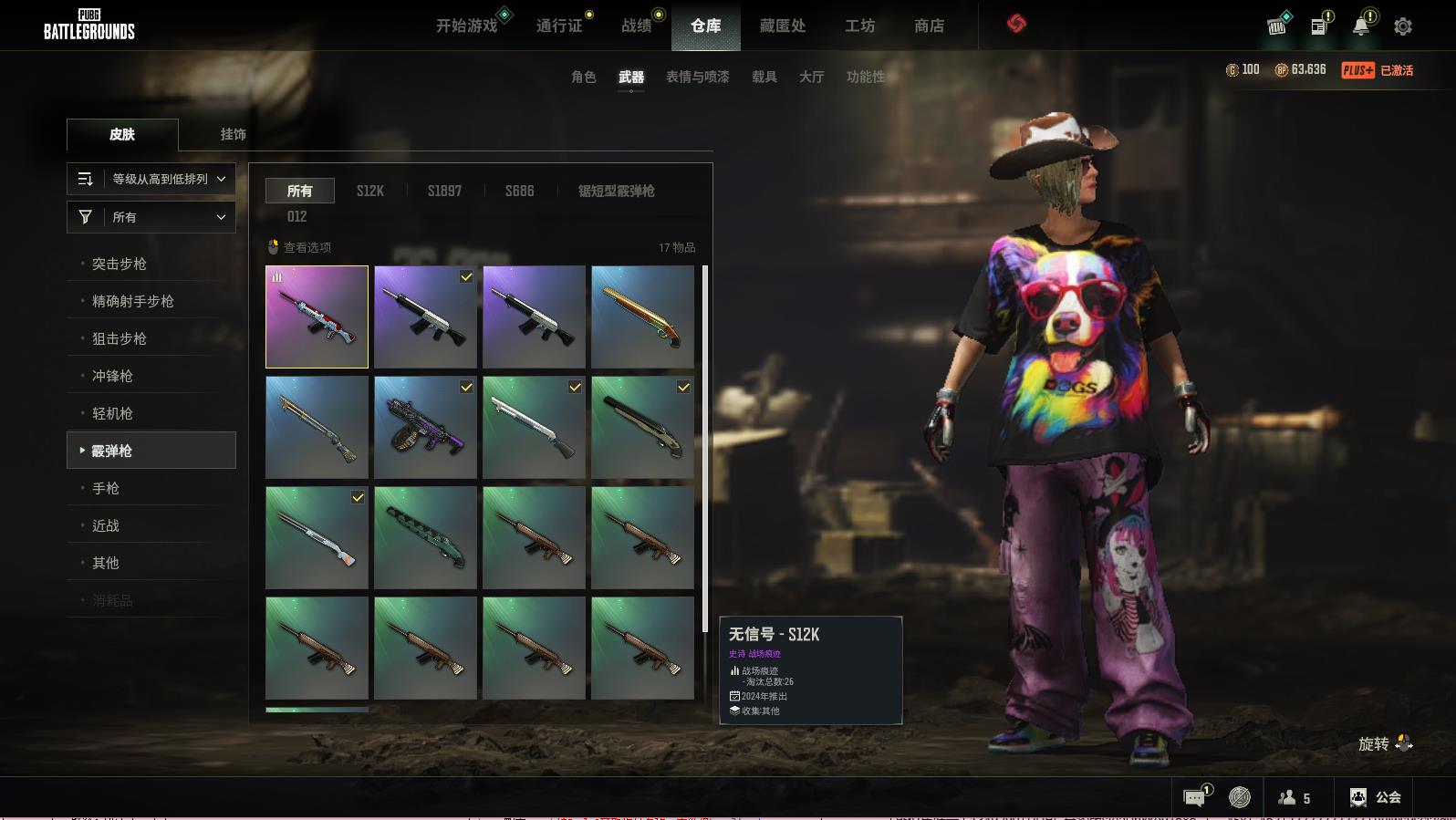This screenshot has width=1456, height=820.
Task: Choose the 狙击步枪 weapon category
Action: point(120,338)
